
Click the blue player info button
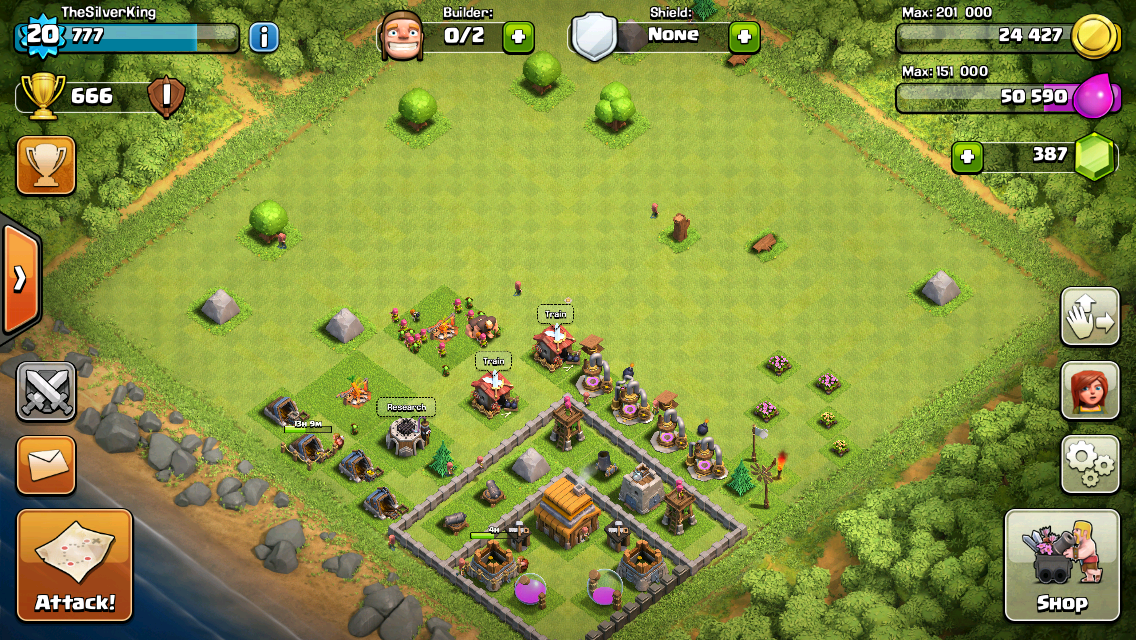coord(263,38)
